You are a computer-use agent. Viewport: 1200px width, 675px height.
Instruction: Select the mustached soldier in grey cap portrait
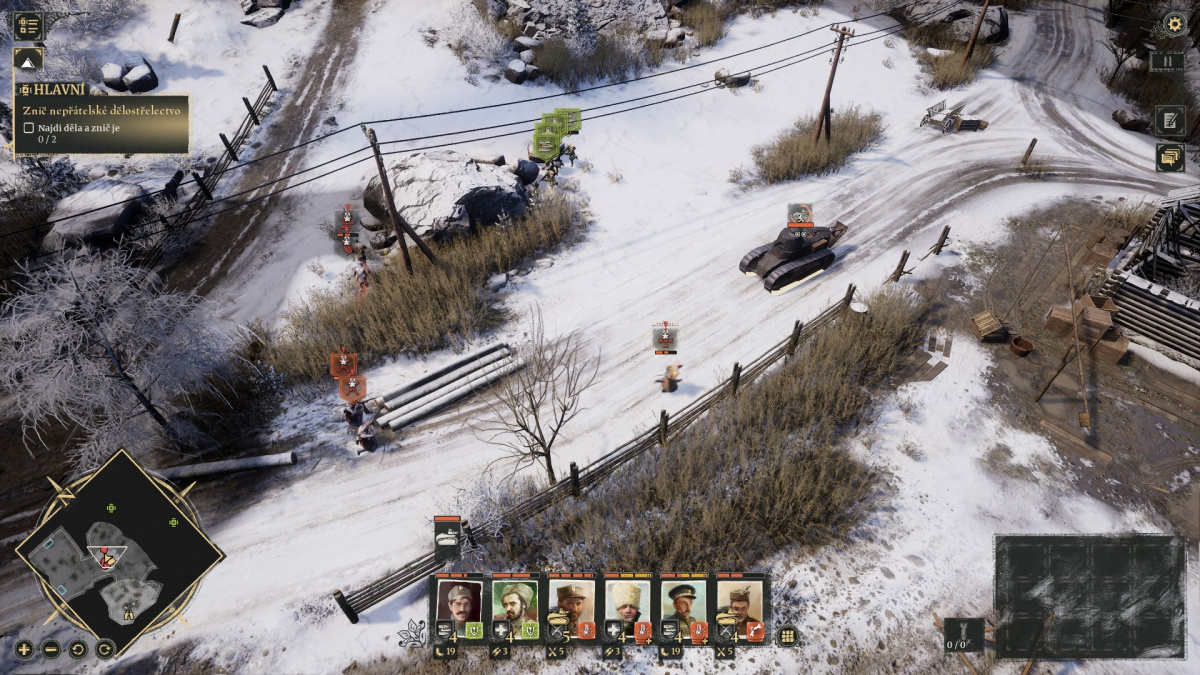coord(459,601)
